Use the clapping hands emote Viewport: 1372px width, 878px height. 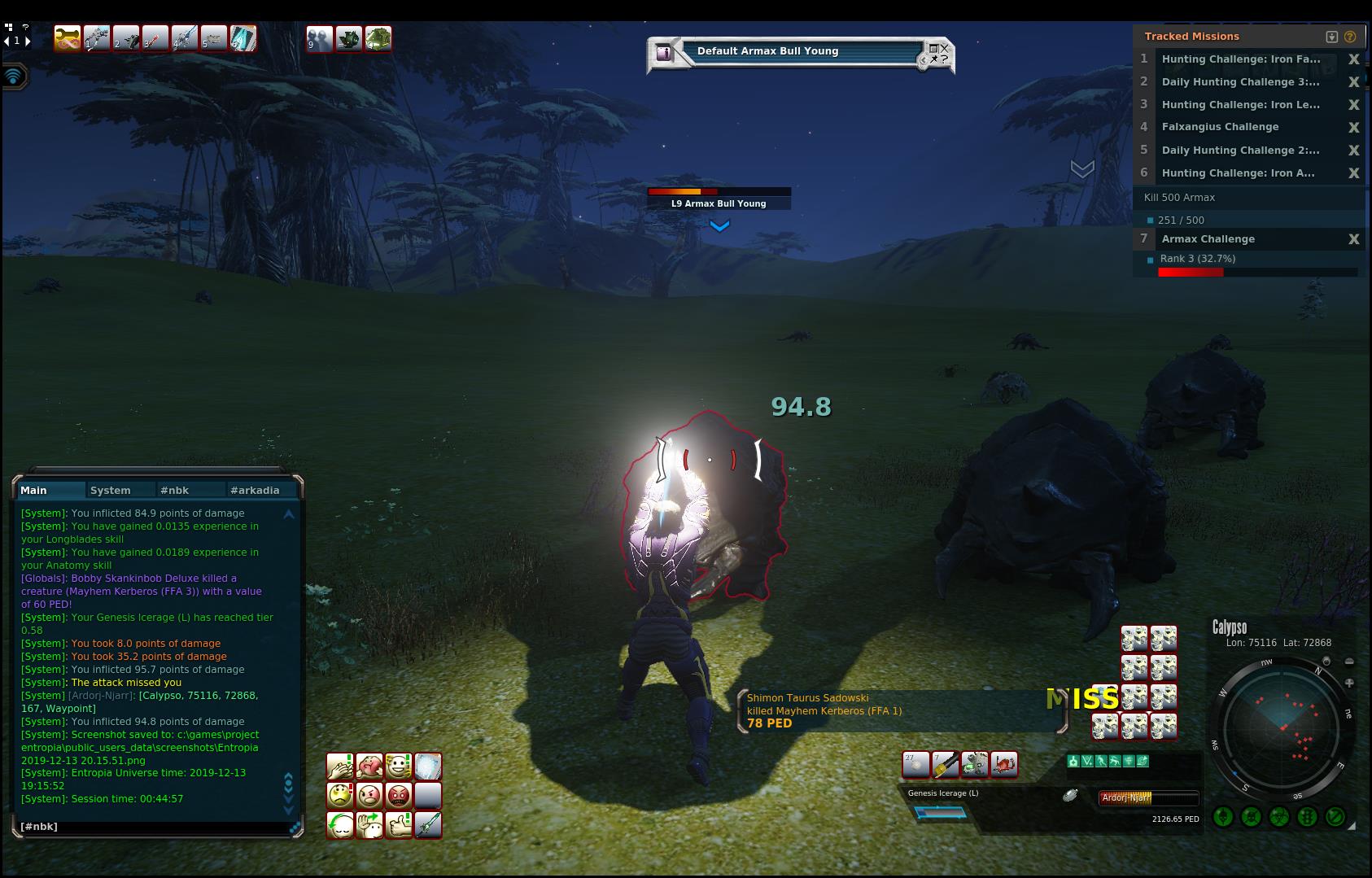click(339, 767)
